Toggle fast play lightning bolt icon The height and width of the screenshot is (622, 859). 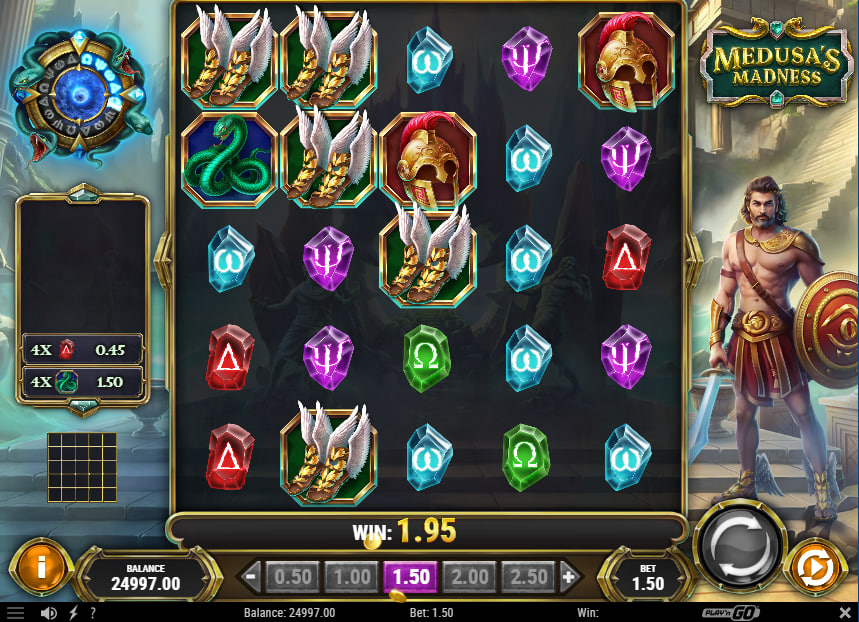point(73,612)
